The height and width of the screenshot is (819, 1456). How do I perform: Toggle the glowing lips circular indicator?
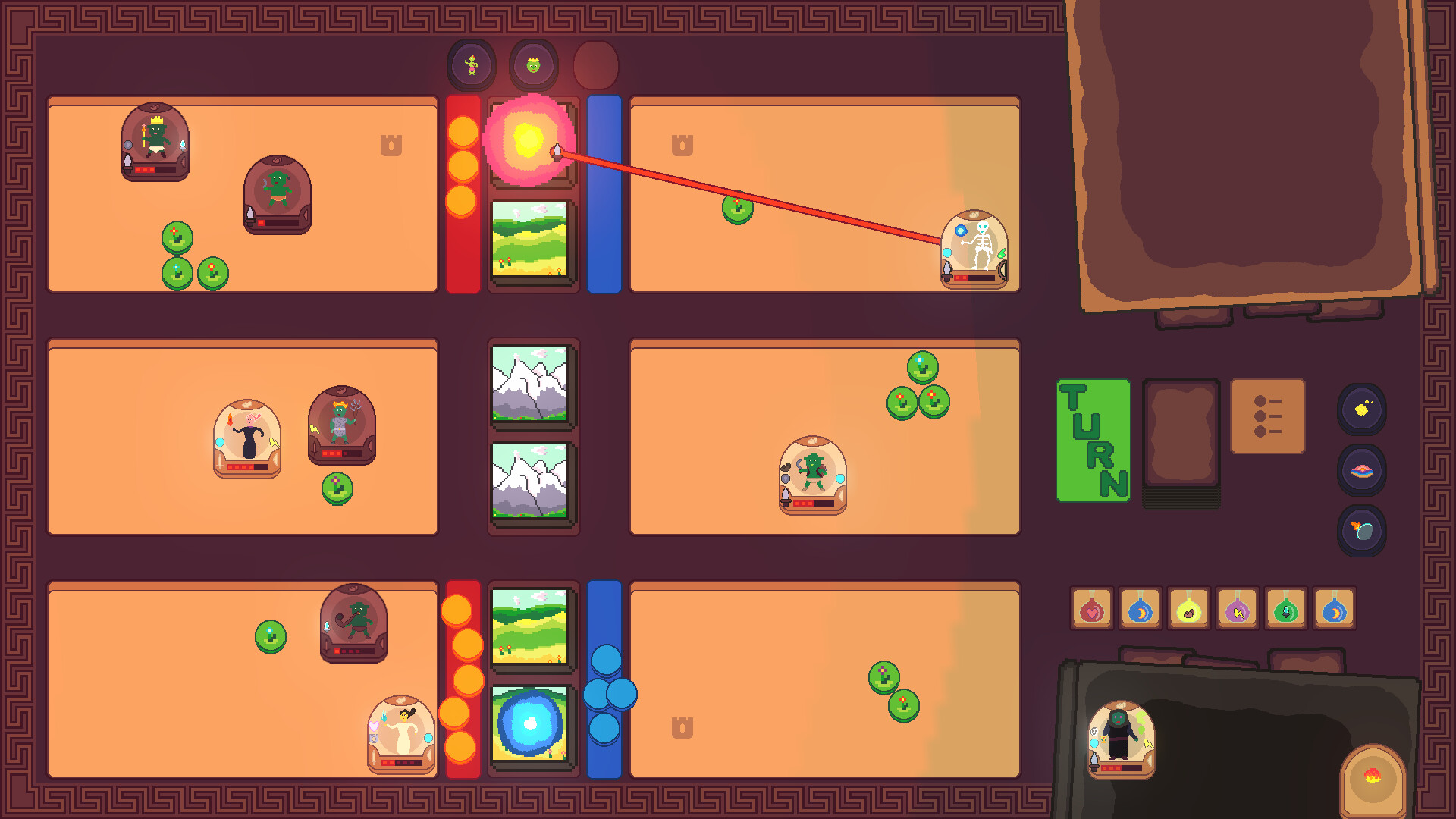(x=1361, y=470)
